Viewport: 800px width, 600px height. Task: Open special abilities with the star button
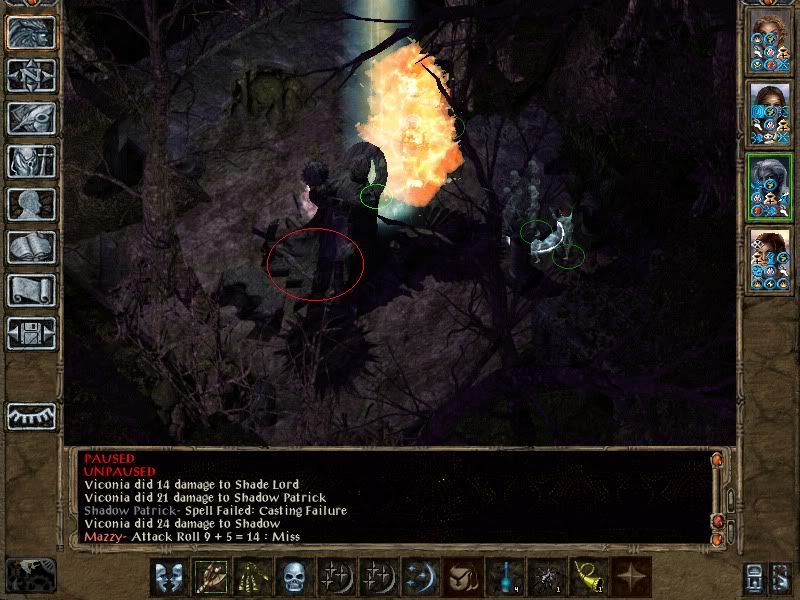coord(628,577)
